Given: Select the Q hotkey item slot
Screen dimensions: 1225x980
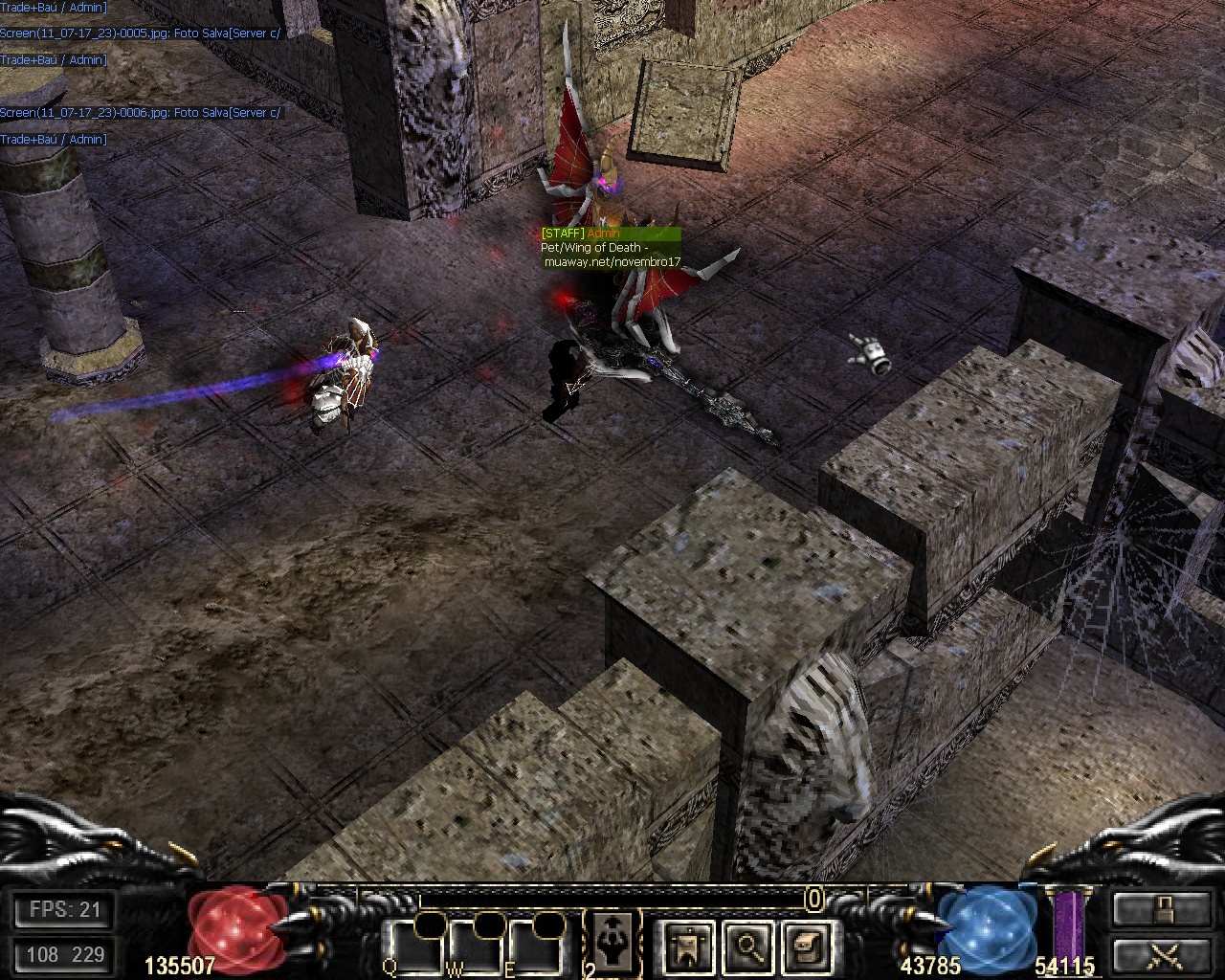Looking at the screenshot, I should coord(413,946).
